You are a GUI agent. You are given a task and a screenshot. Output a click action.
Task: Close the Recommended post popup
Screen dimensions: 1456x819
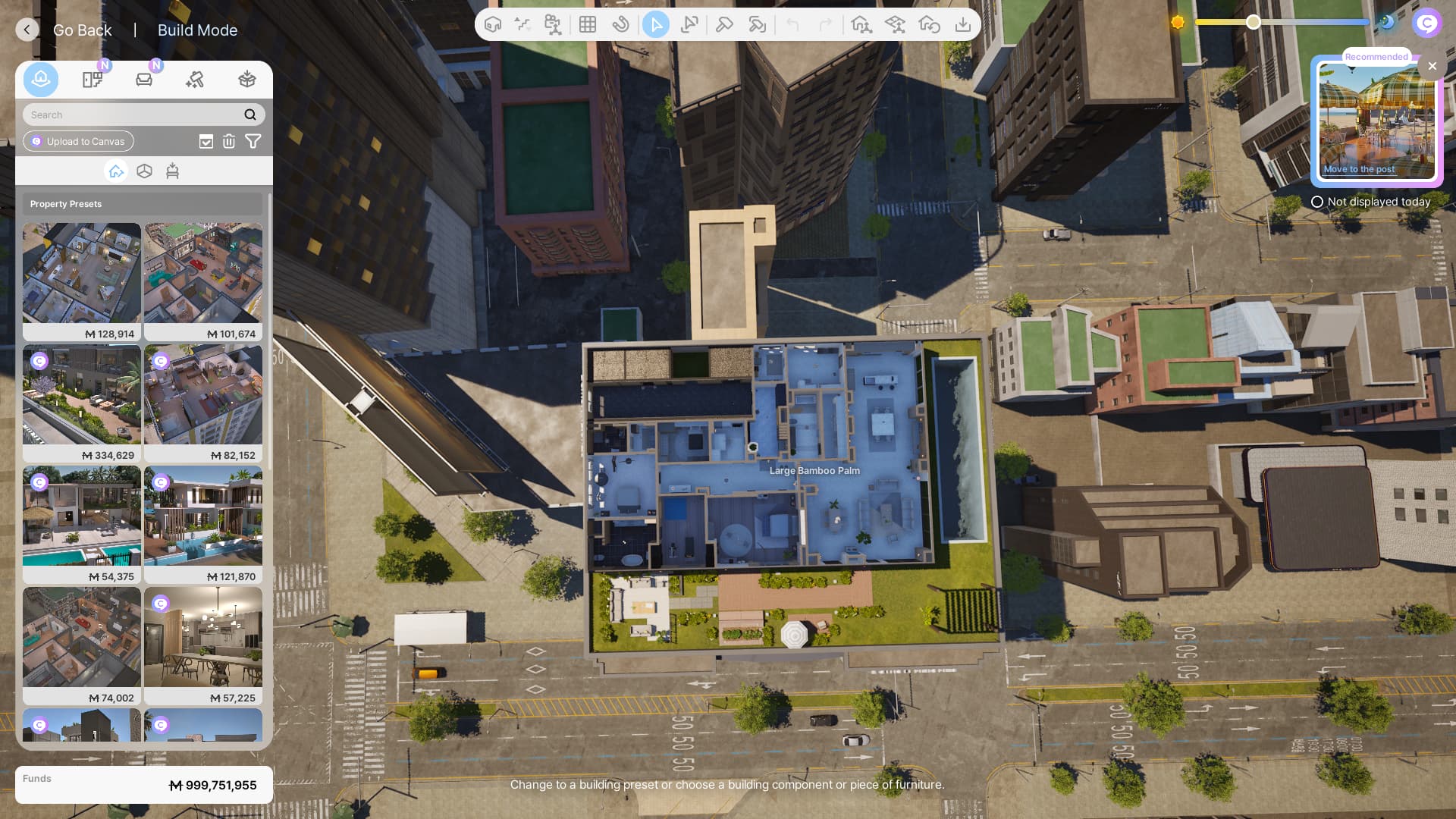pos(1432,66)
